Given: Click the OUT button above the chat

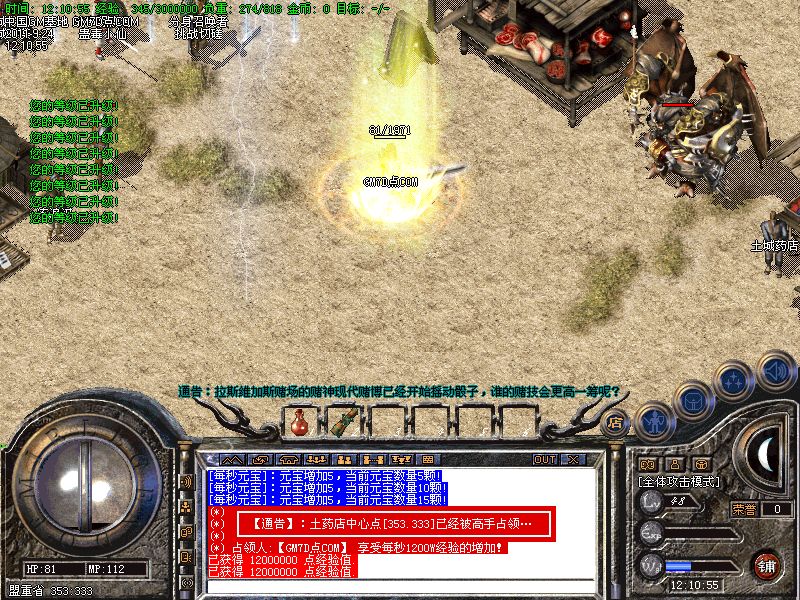Looking at the screenshot, I should click(x=545, y=460).
